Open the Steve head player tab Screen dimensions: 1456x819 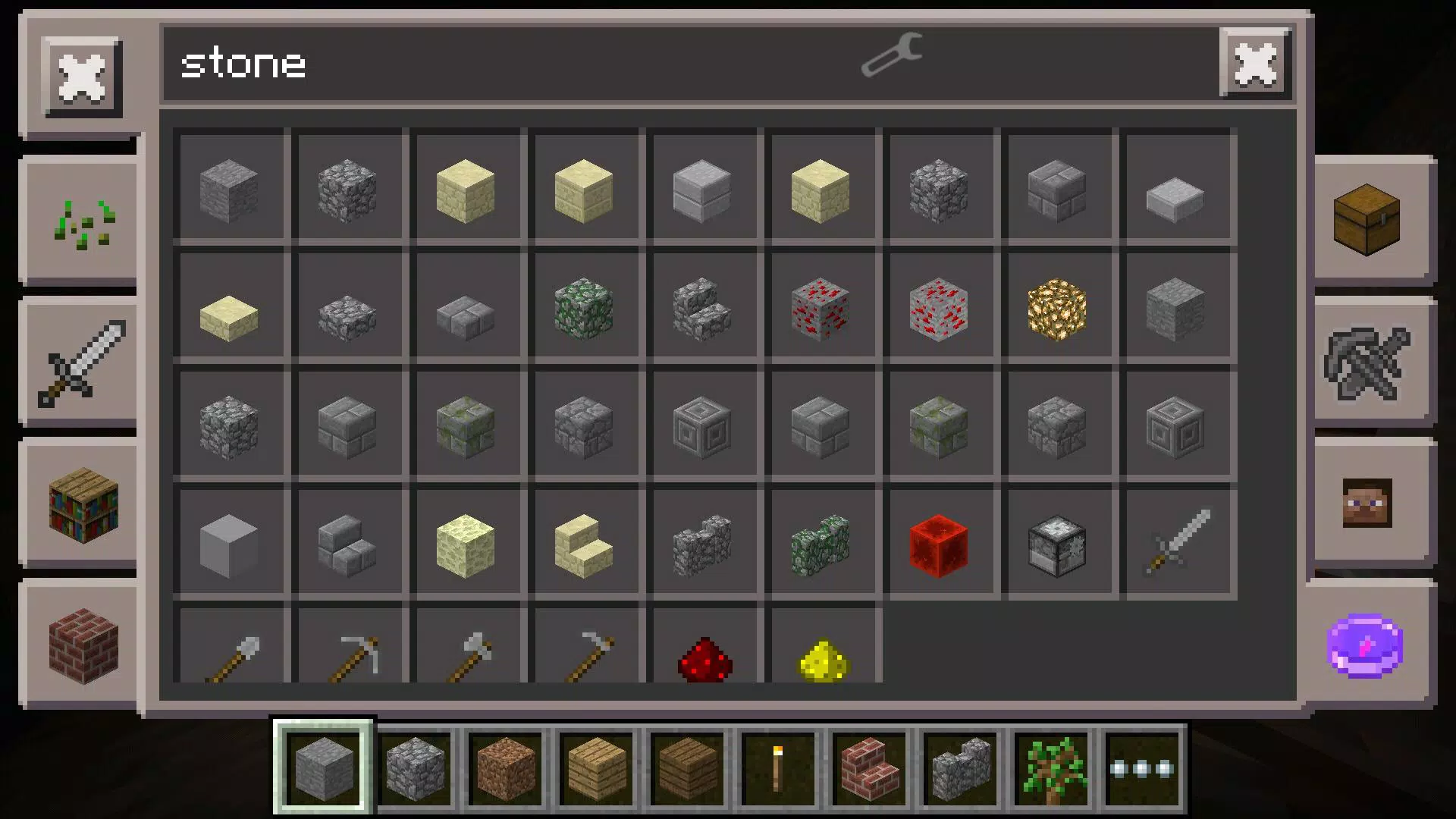pyautogui.click(x=1367, y=503)
